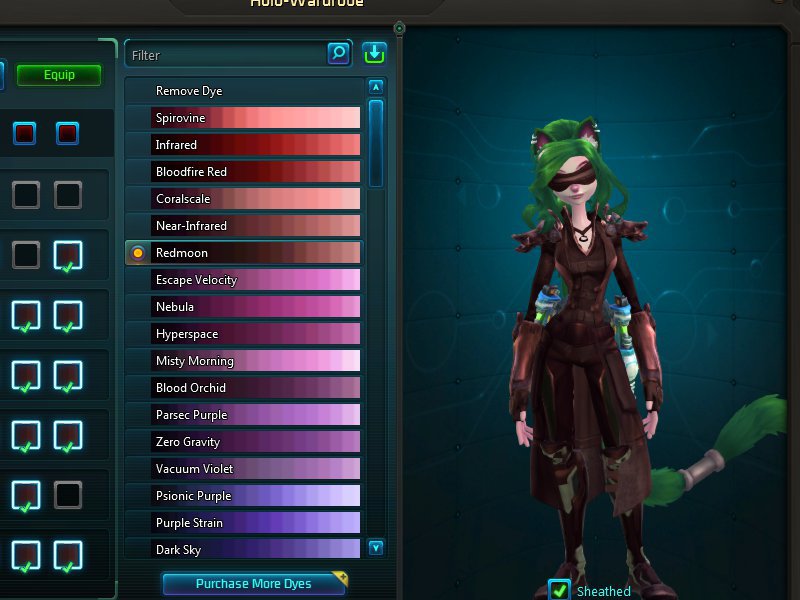The width and height of the screenshot is (800, 600).
Task: Click the green Equip button
Action: 59,75
